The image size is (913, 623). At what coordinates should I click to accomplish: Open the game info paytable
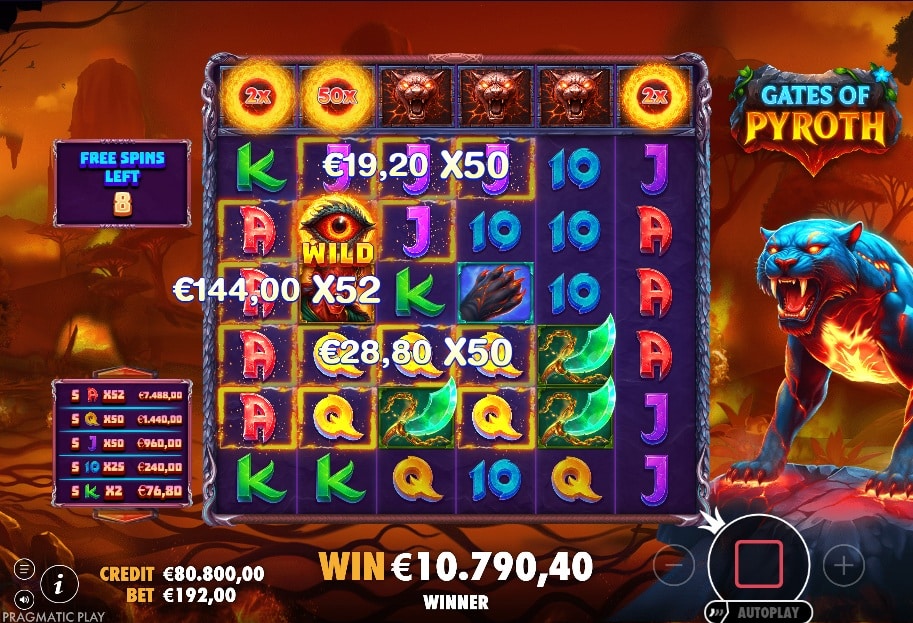tap(59, 582)
